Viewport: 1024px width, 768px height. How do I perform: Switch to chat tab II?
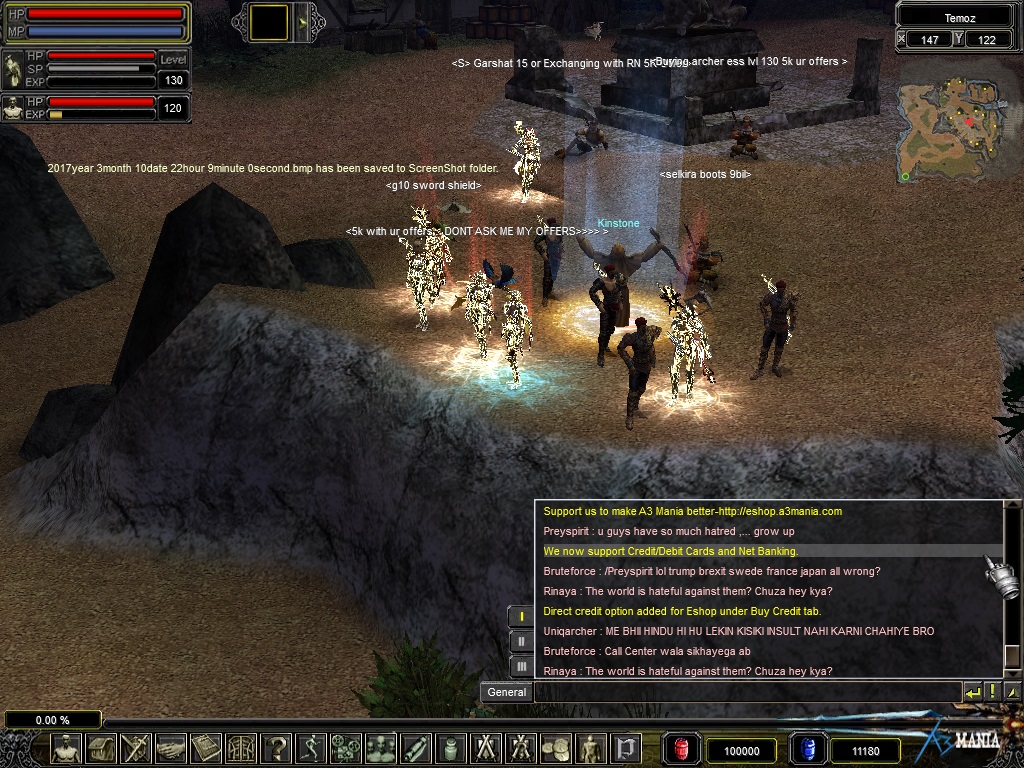521,641
